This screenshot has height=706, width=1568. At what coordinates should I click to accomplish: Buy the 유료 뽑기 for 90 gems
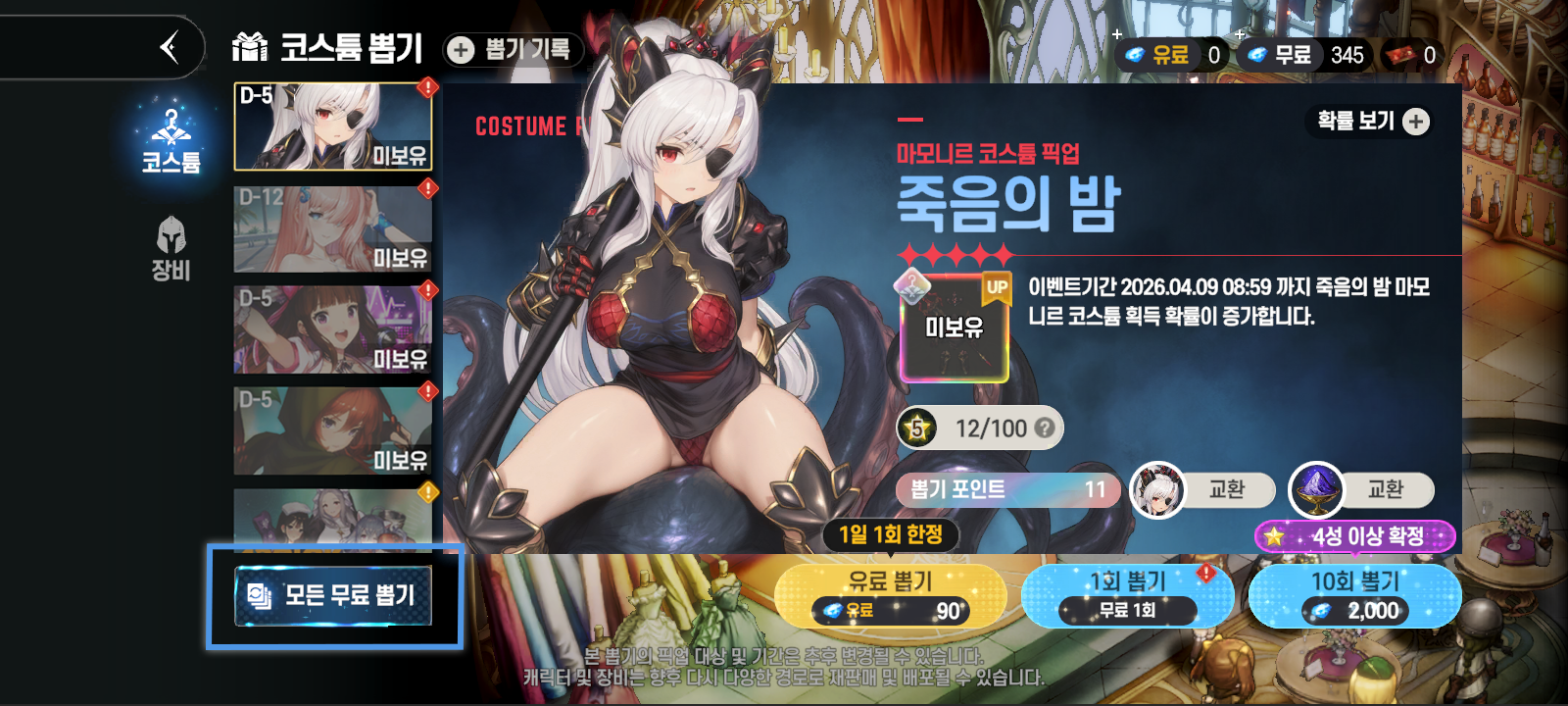[x=890, y=595]
